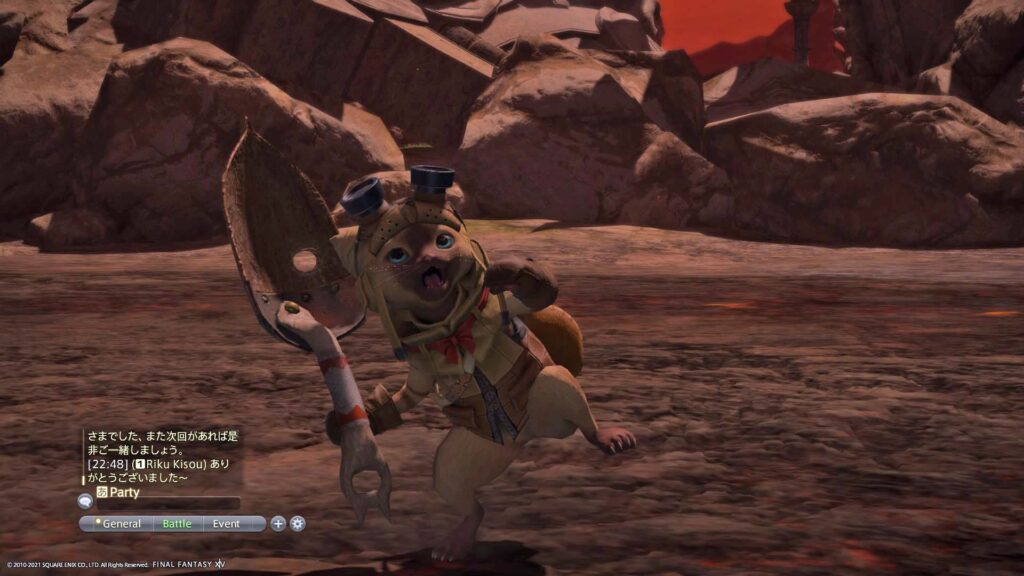
Task: Open the Battle chat tab
Action: coord(177,523)
